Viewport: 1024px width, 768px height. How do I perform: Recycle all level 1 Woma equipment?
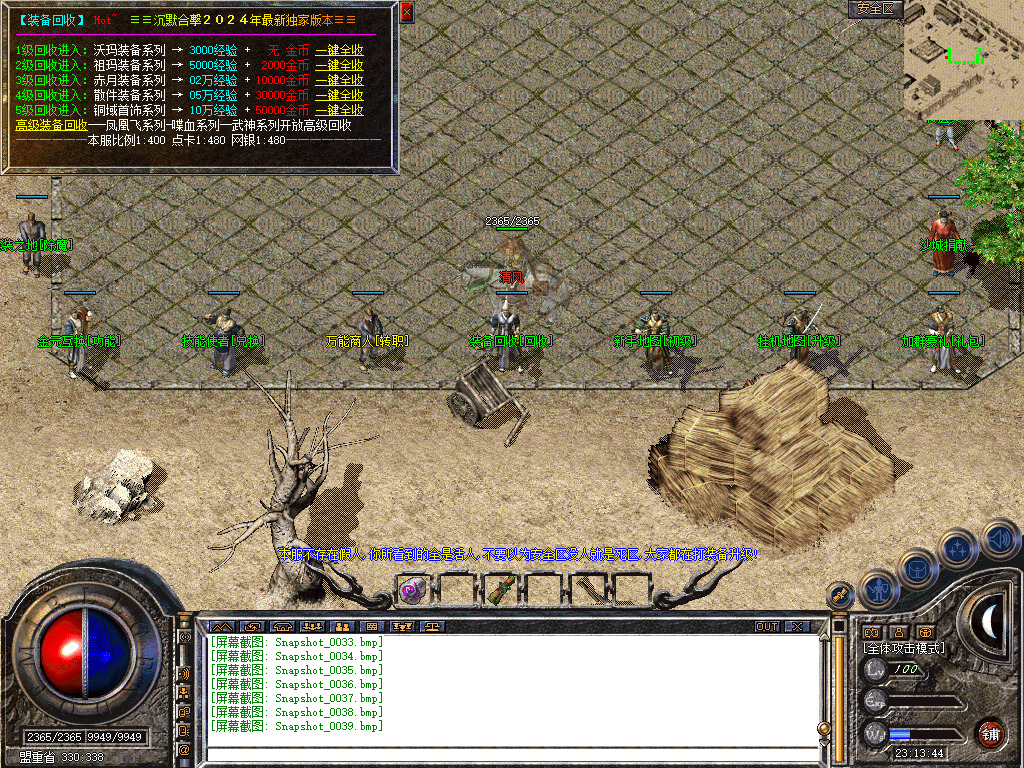pos(339,50)
